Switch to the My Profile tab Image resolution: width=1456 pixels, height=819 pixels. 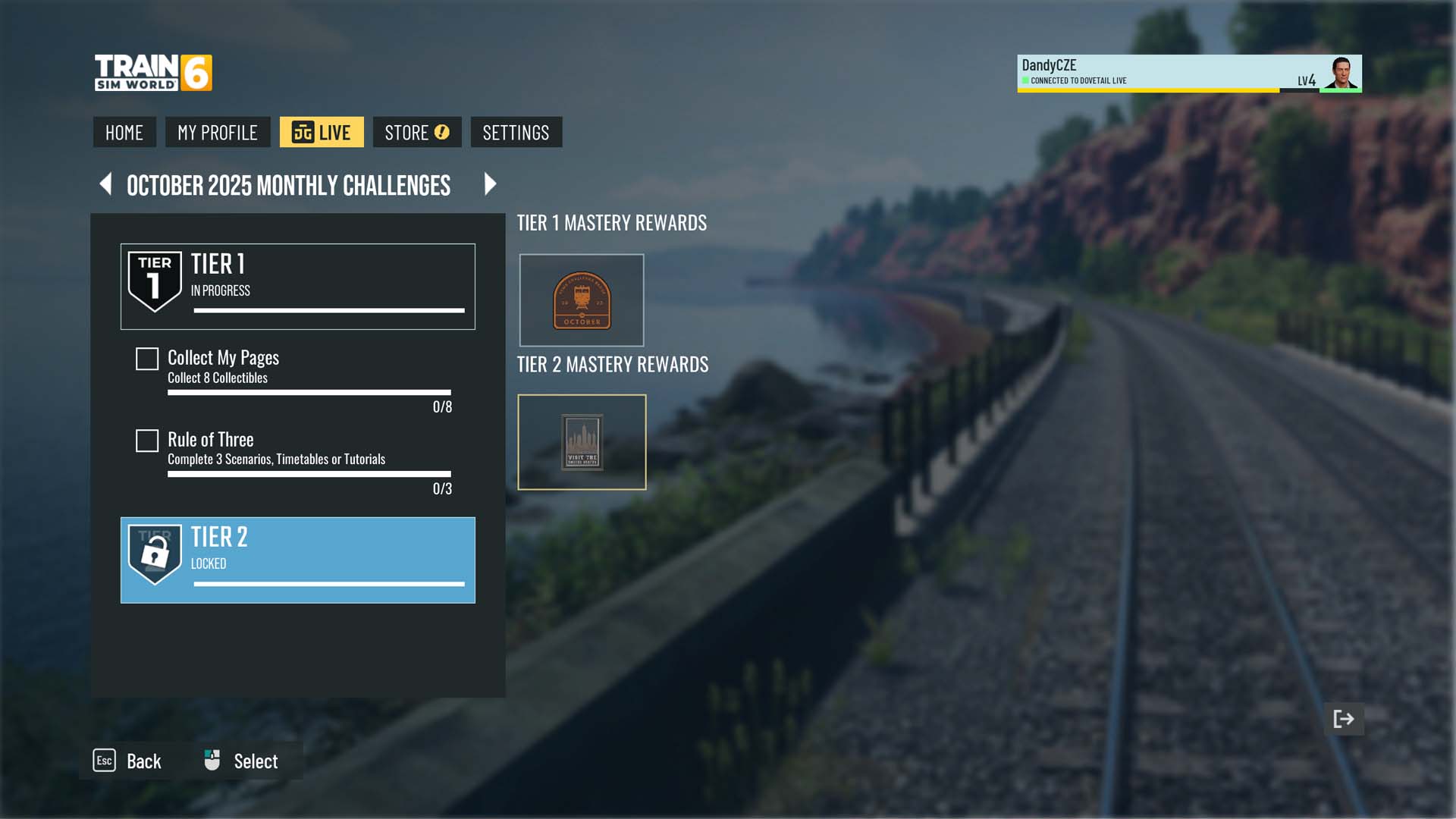218,133
